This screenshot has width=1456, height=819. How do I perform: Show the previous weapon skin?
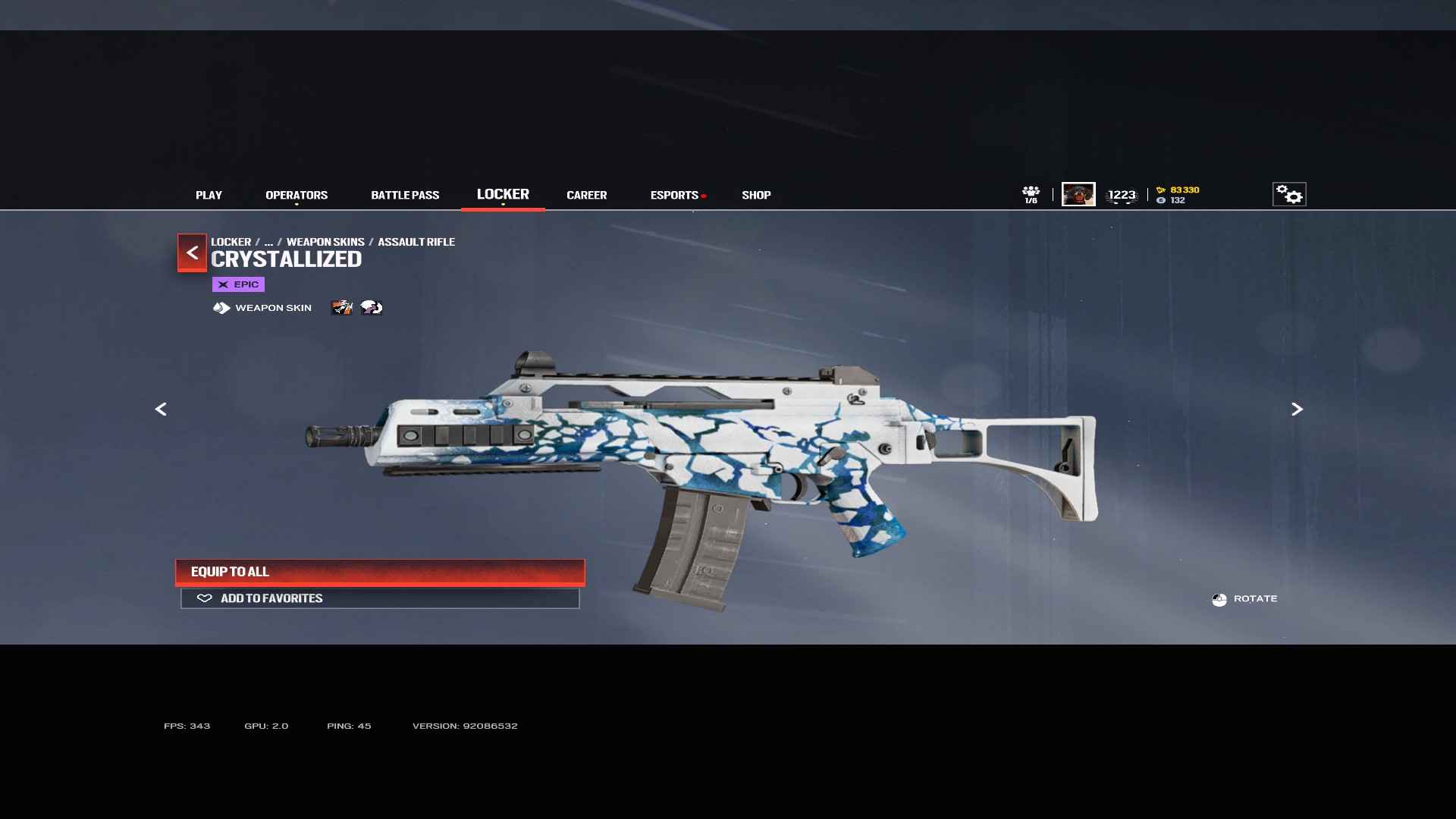click(161, 409)
